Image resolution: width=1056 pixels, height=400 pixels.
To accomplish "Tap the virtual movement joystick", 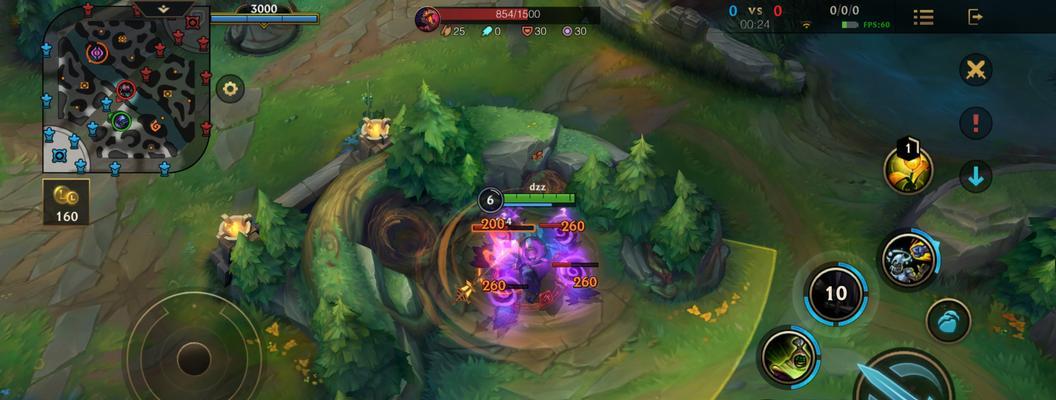I will (192, 355).
